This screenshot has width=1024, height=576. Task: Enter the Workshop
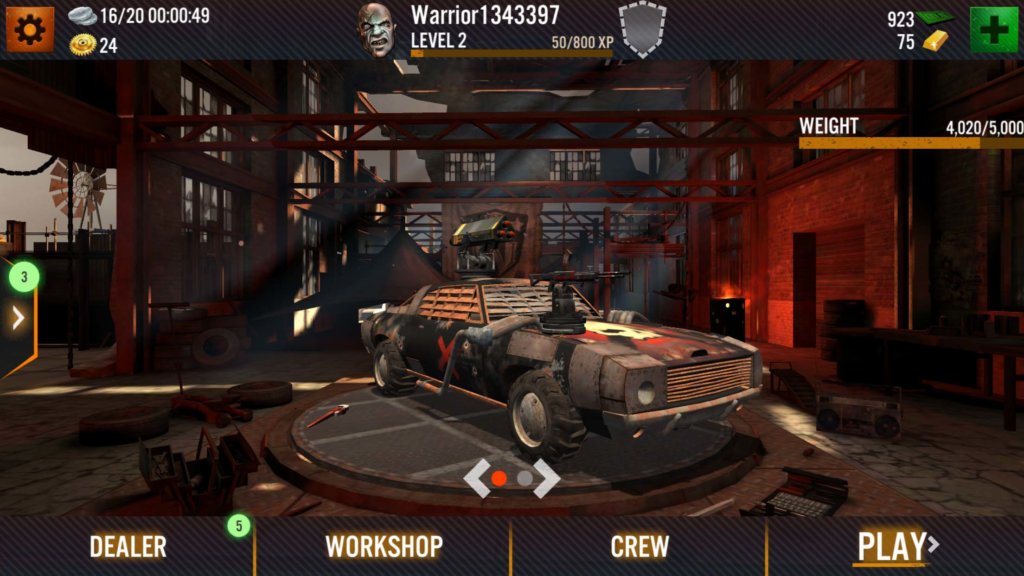[x=384, y=546]
